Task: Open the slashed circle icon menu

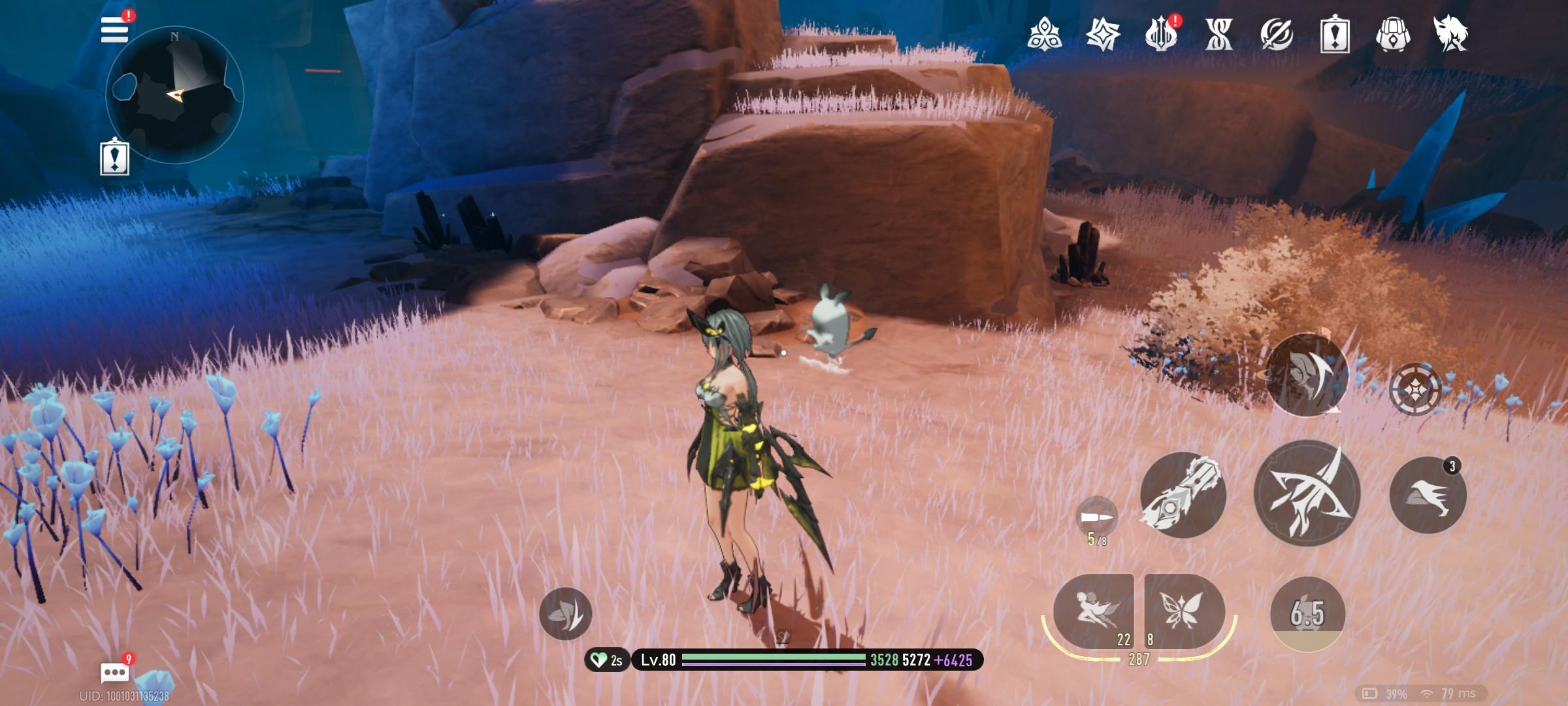Action: tap(1277, 34)
